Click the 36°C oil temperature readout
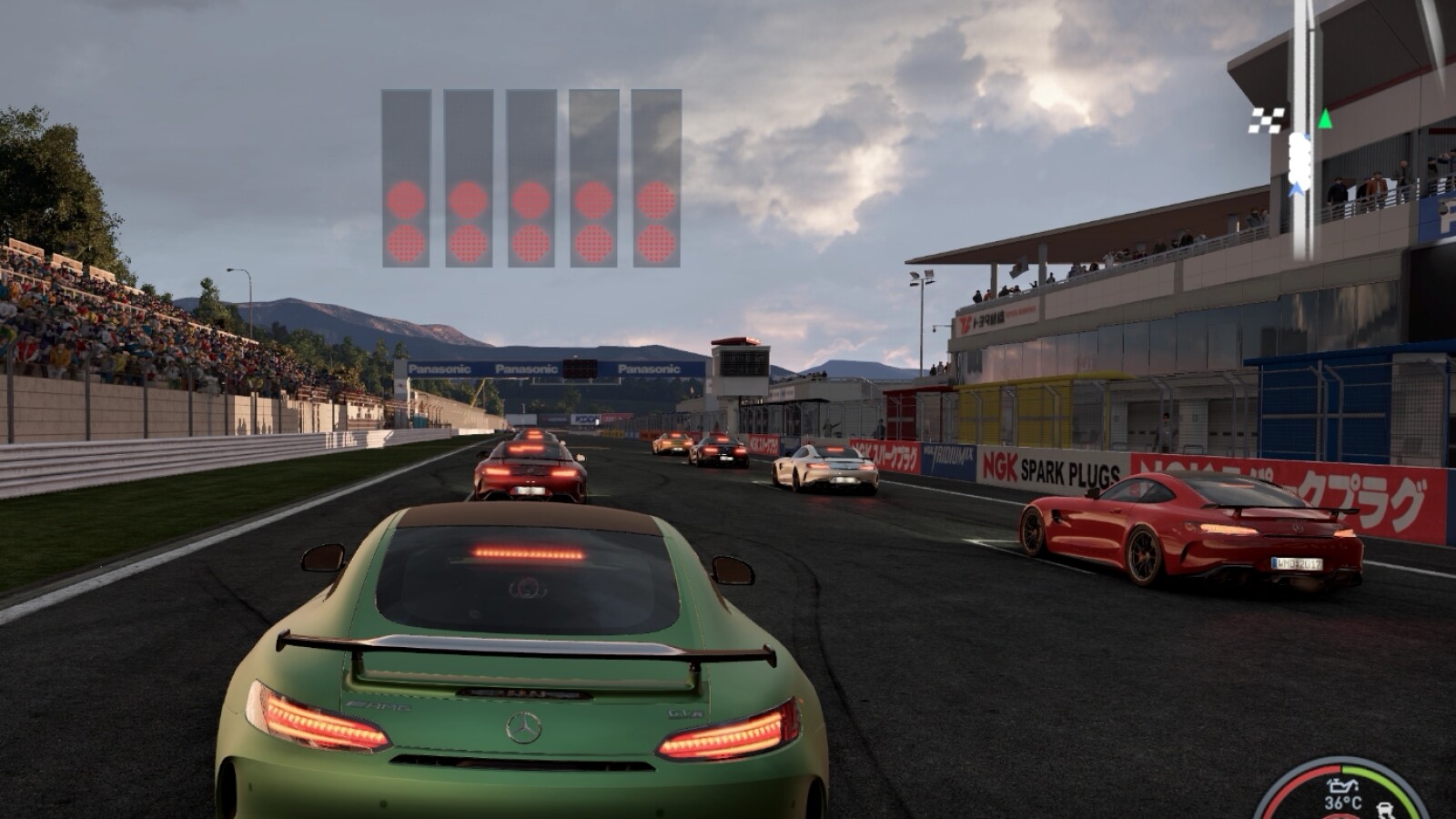Screen dimensions: 1456x819 click(1344, 802)
